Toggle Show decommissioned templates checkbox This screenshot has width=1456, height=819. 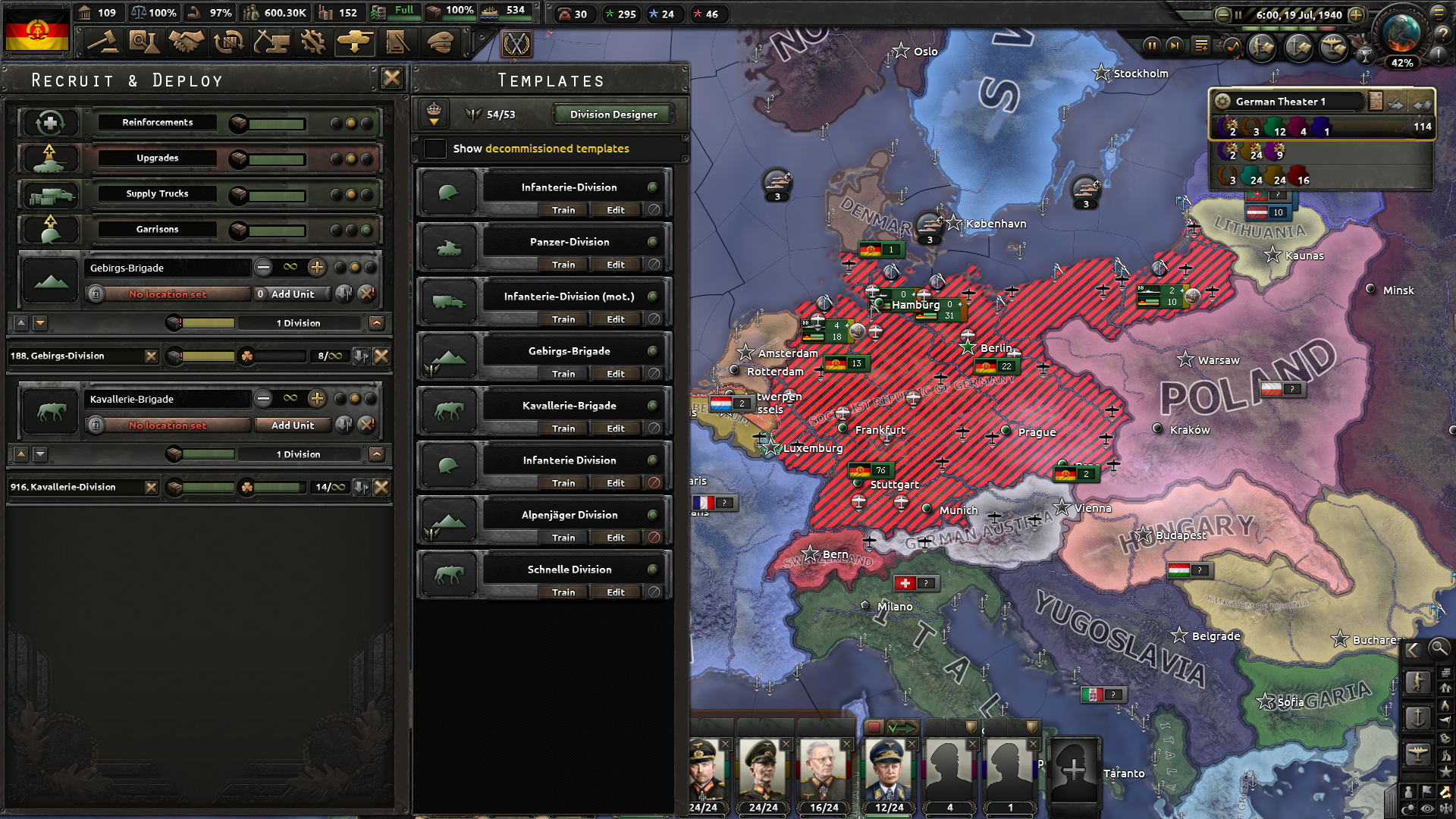pos(435,149)
